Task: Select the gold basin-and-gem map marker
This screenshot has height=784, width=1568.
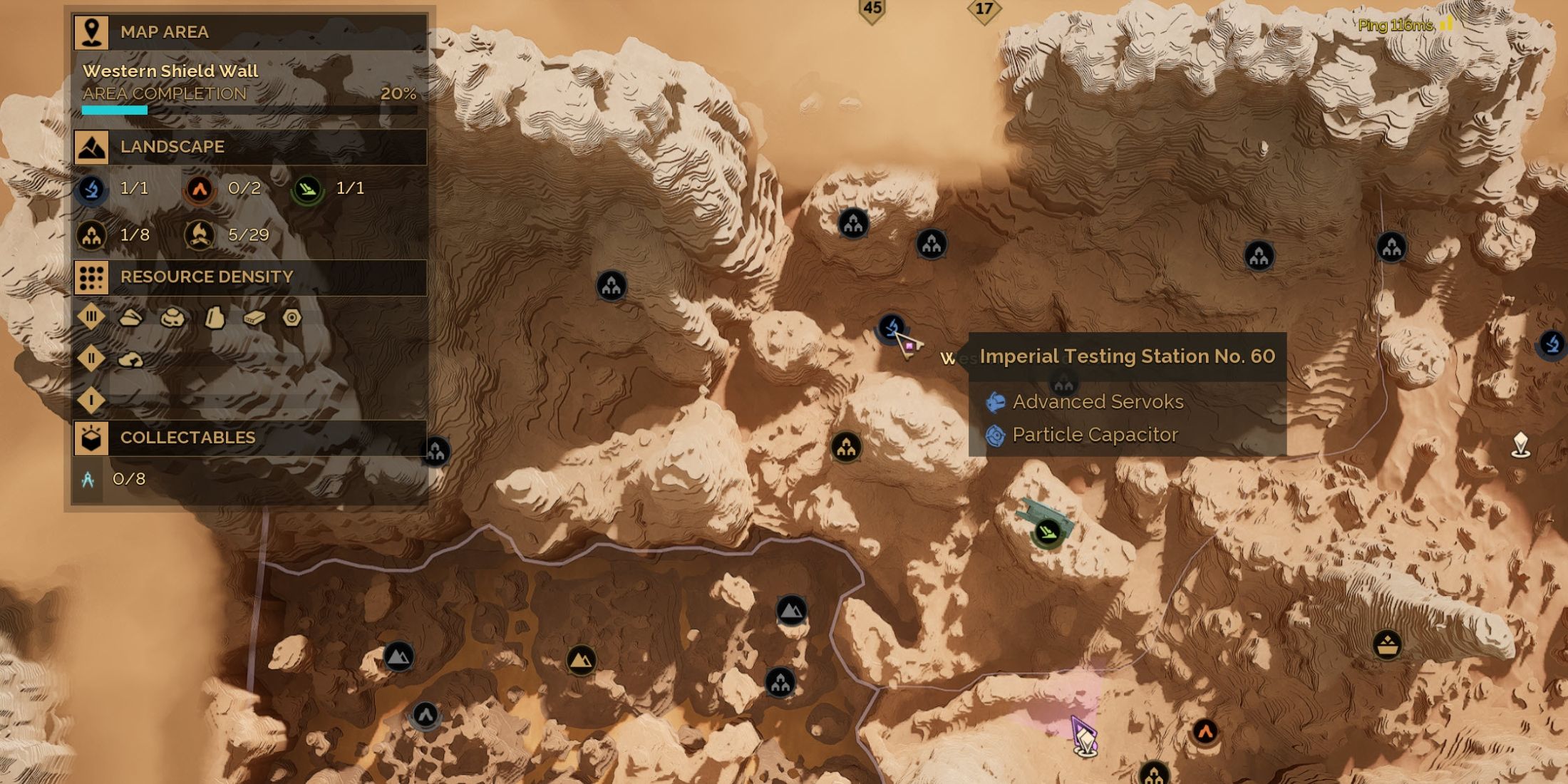Action: [x=1387, y=646]
